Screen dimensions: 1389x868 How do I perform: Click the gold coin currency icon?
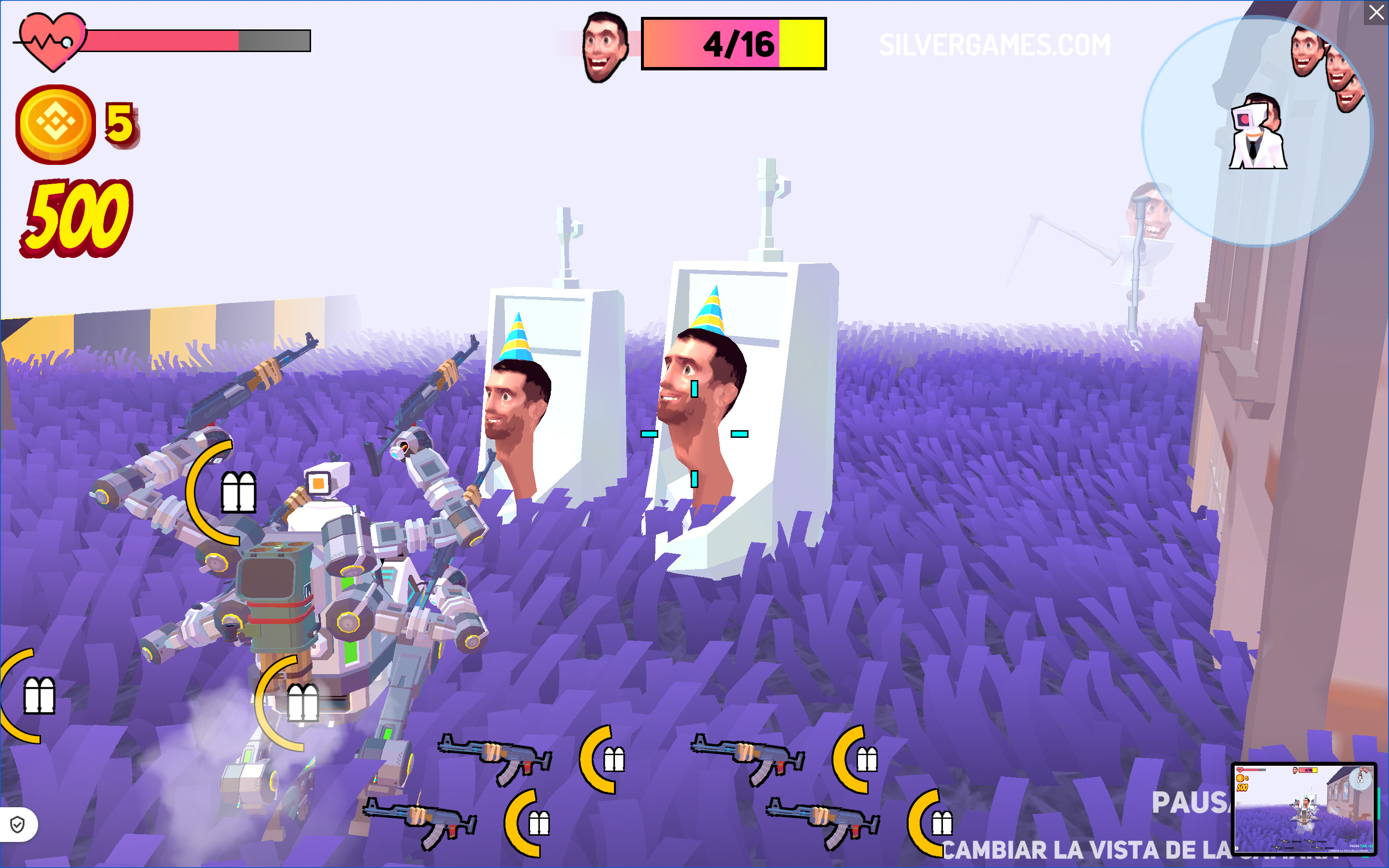55,124
